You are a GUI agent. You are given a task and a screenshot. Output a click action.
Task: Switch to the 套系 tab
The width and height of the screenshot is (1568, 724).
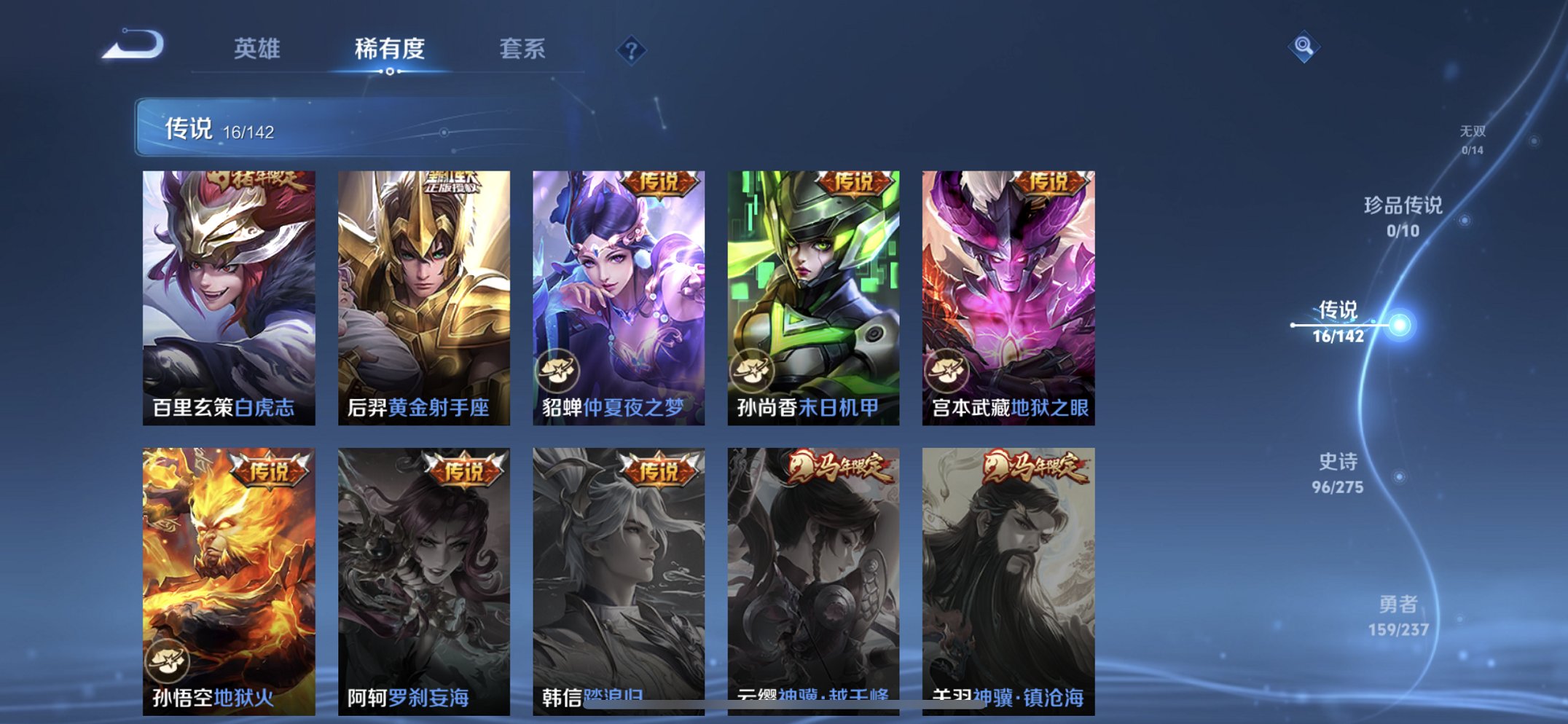click(x=523, y=49)
